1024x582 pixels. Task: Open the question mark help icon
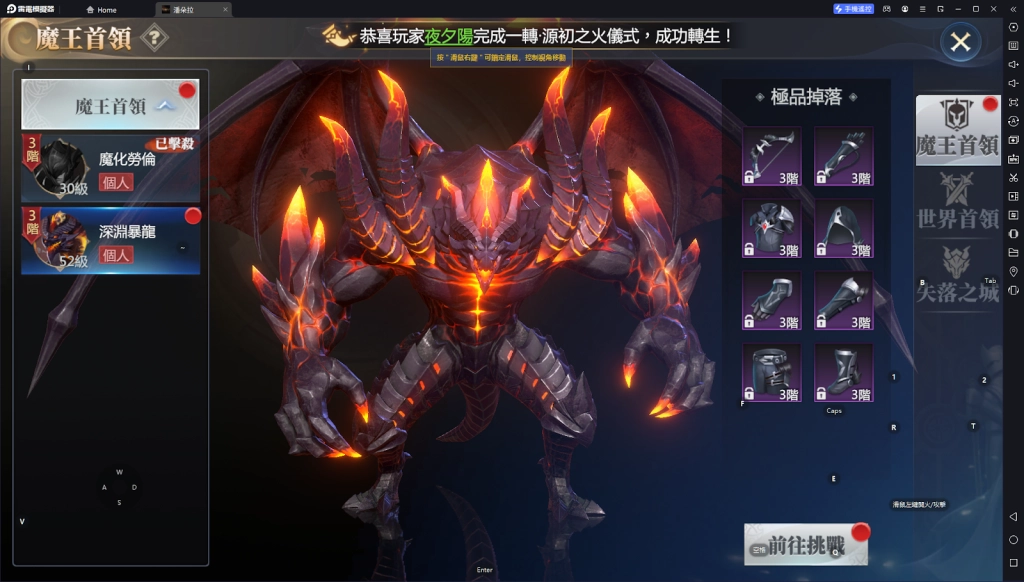(153, 39)
